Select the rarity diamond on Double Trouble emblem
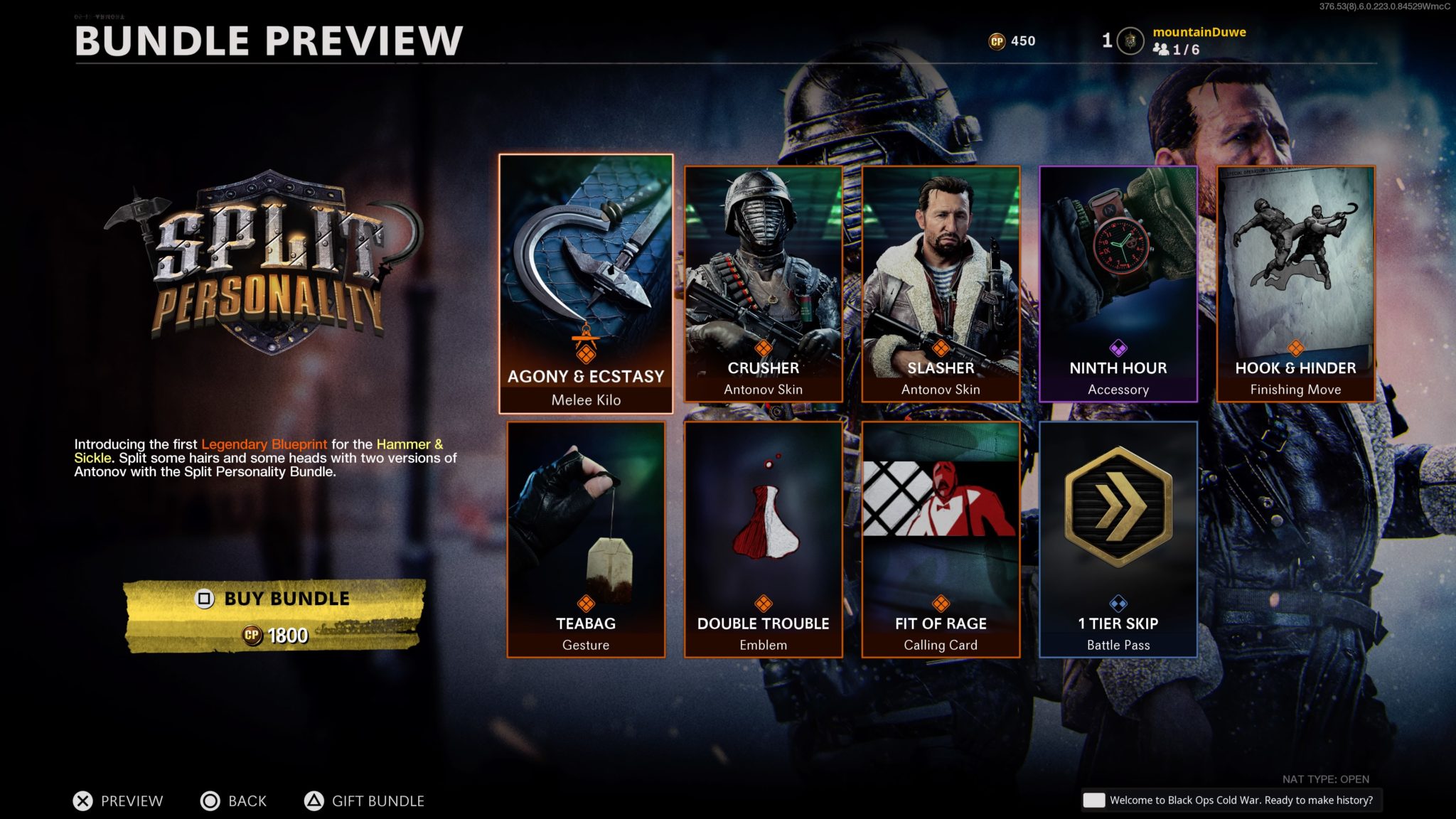The height and width of the screenshot is (819, 1456). coord(764,604)
